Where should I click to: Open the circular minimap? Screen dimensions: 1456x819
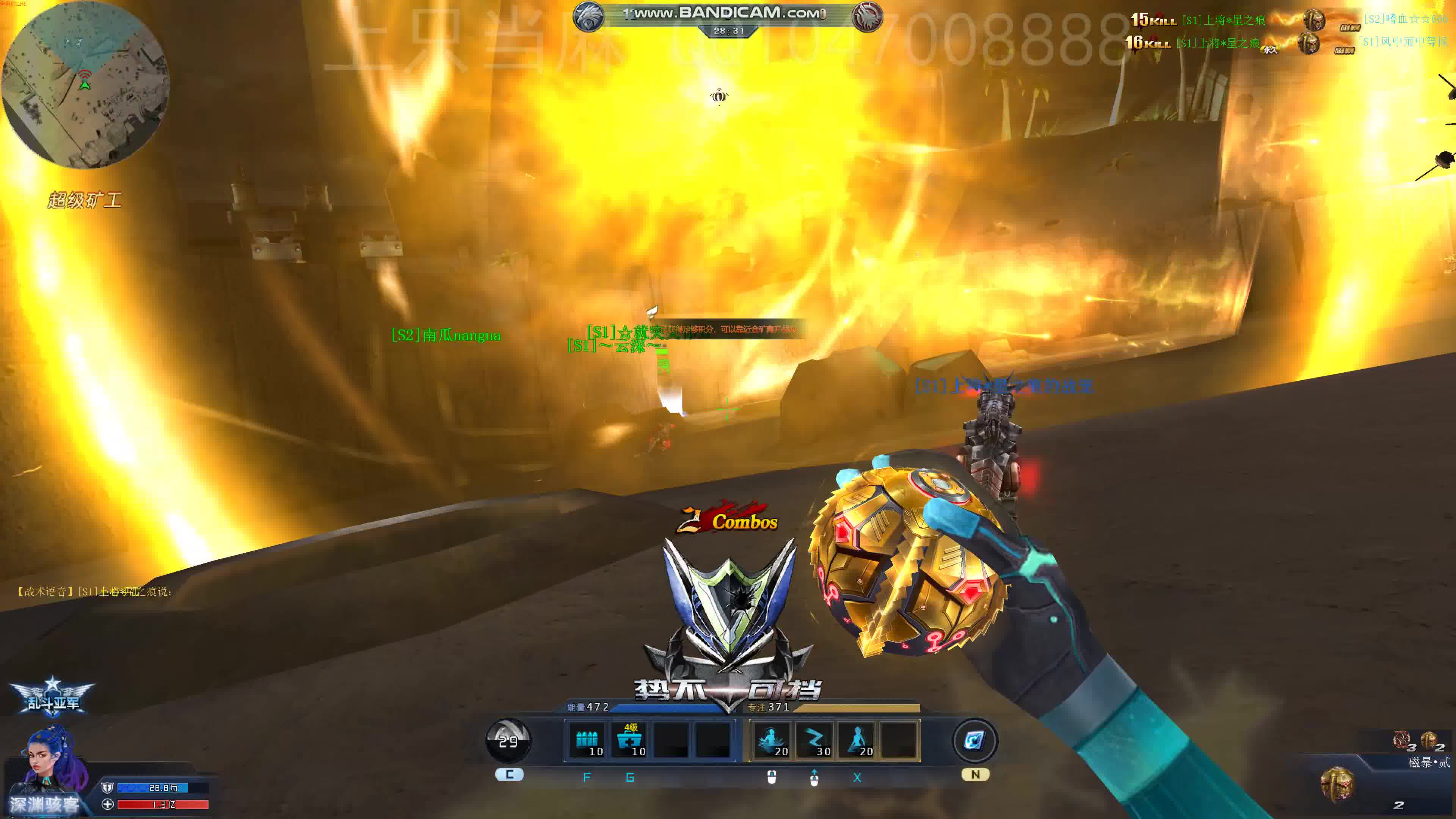[85, 85]
